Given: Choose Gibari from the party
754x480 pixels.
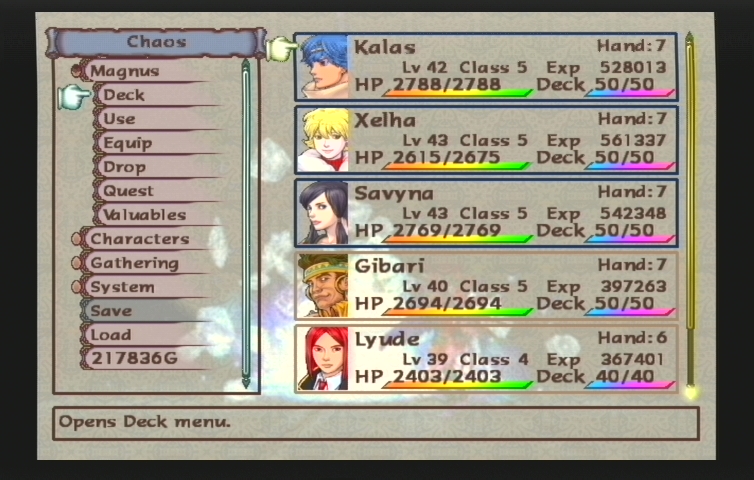Looking at the screenshot, I should tap(486, 285).
